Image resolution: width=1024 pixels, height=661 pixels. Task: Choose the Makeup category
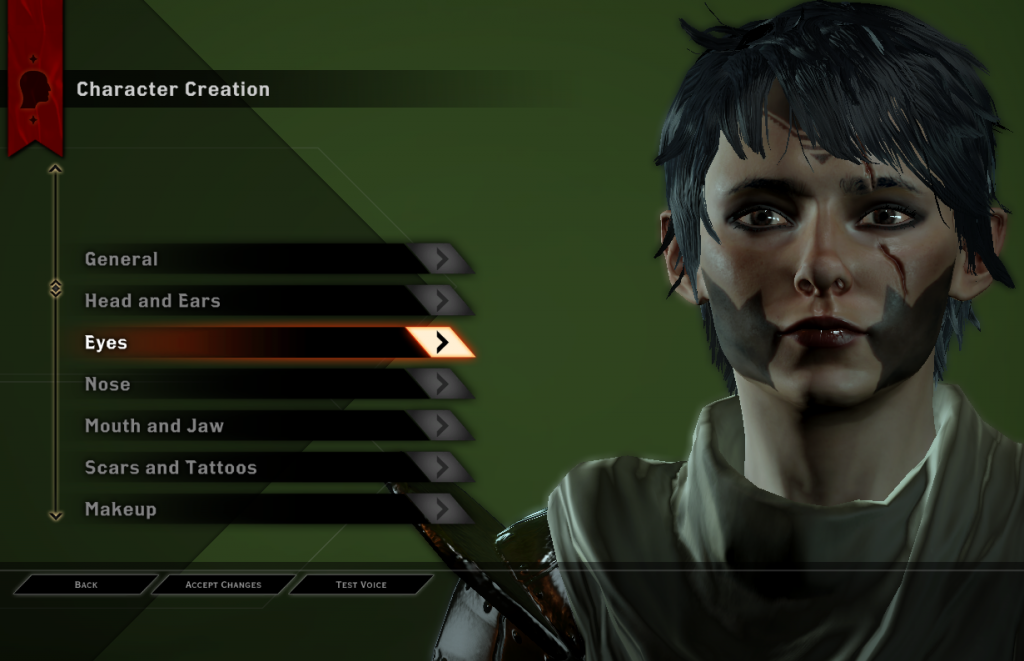point(270,510)
